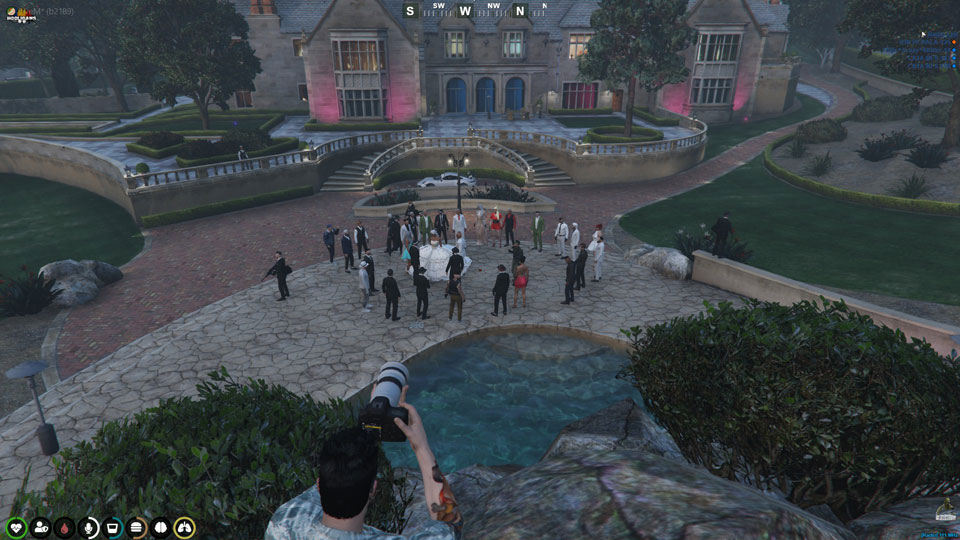
Task: Check the drinking glass thirst icon
Action: [x=113, y=527]
